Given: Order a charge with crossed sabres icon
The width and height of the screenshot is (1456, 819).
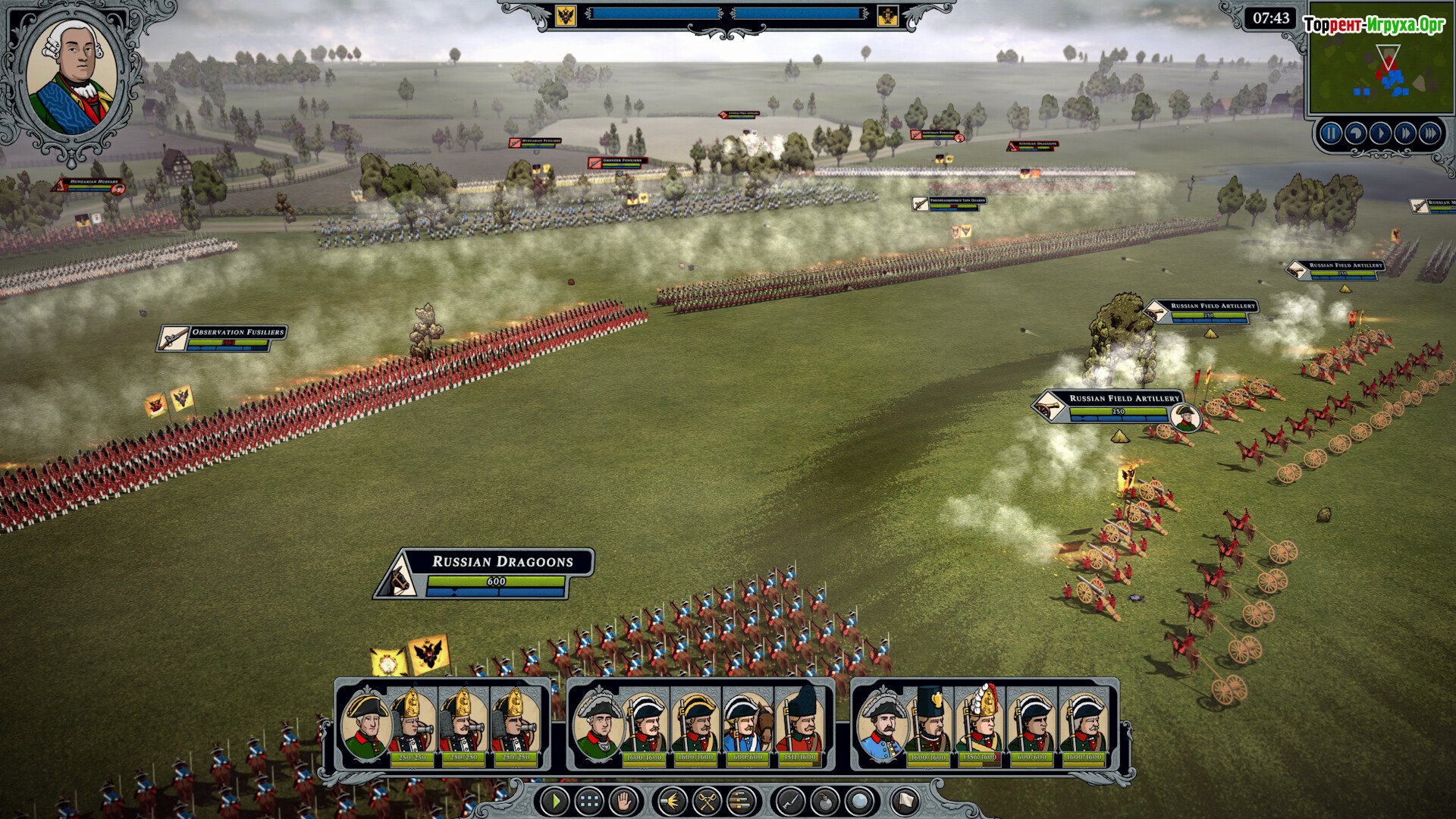Looking at the screenshot, I should pos(707,801).
